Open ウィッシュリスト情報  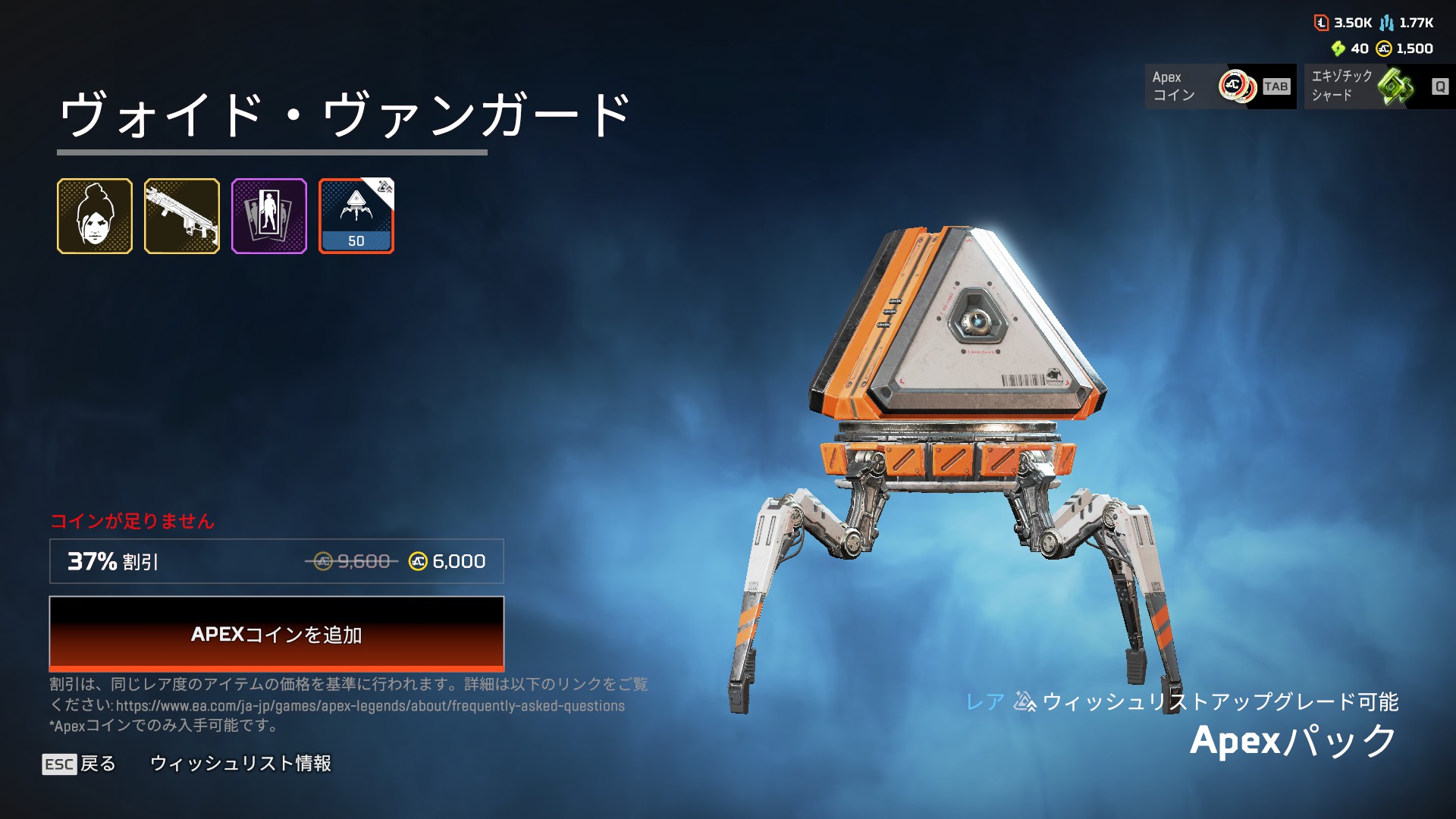(x=240, y=764)
